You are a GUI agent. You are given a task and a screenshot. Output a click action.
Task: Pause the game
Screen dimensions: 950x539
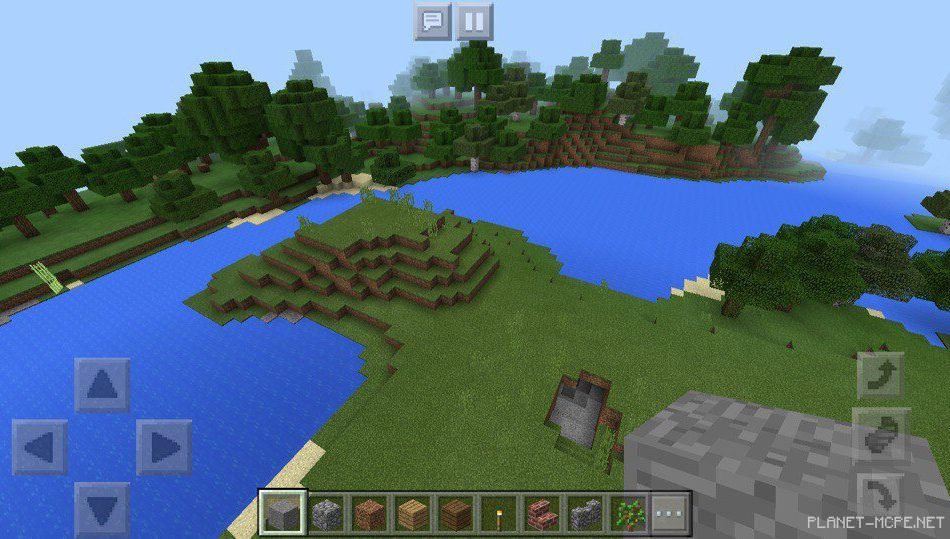pyautogui.click(x=475, y=21)
